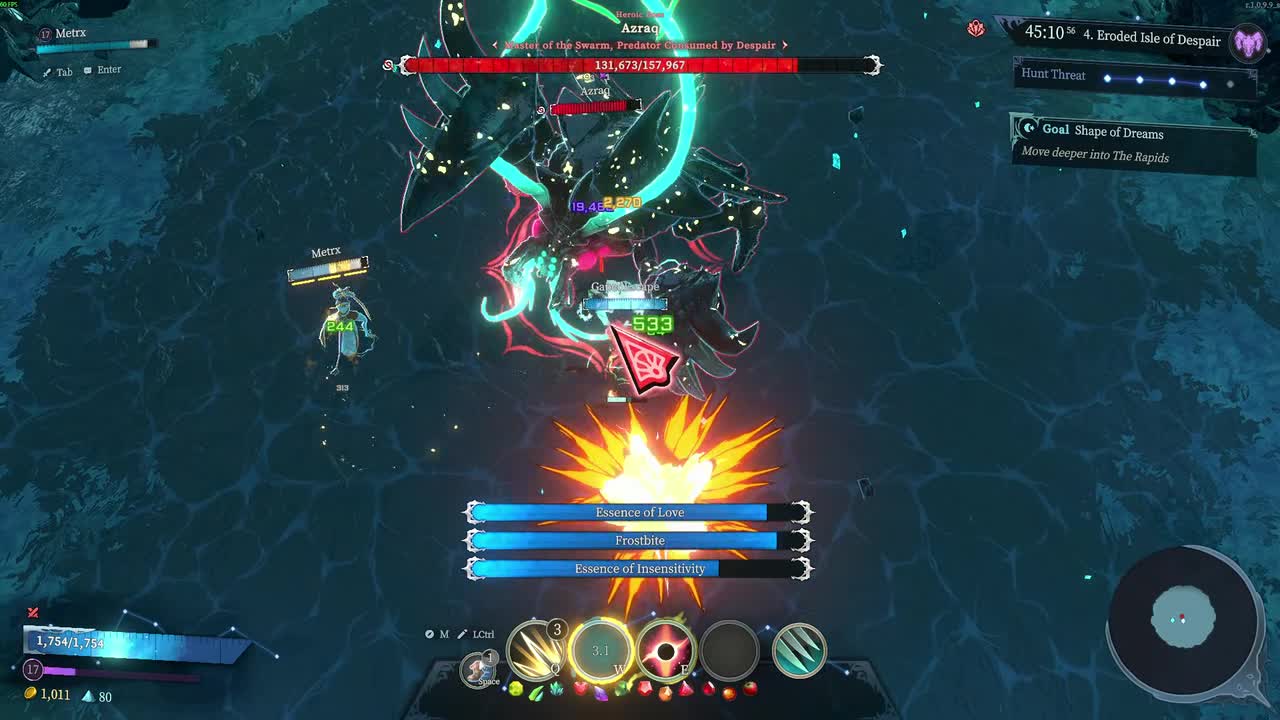
Task: Select the Shape of Dreams goal panel
Action: point(1133,143)
